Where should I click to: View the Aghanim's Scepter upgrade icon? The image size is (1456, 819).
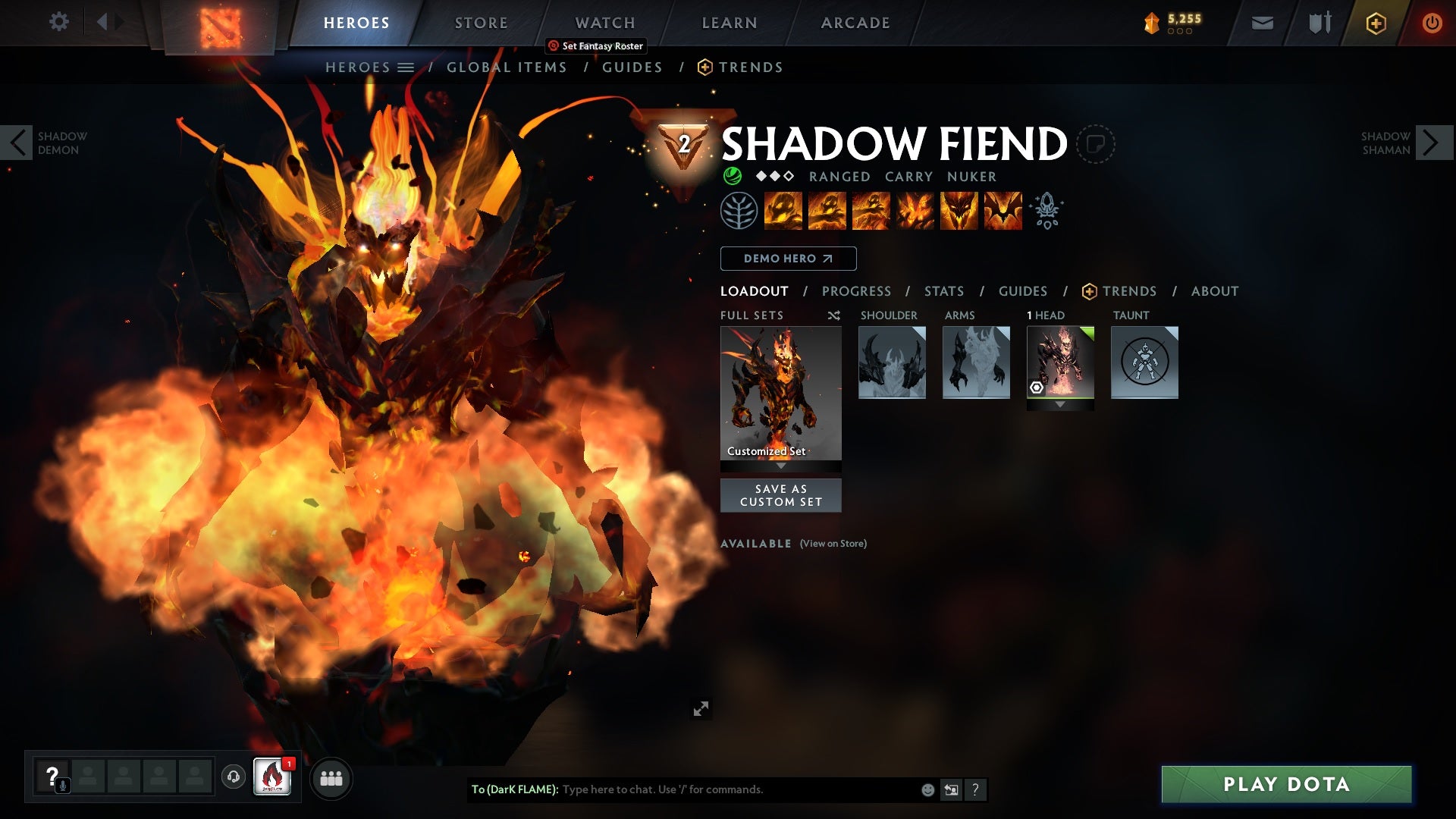(x=1046, y=211)
